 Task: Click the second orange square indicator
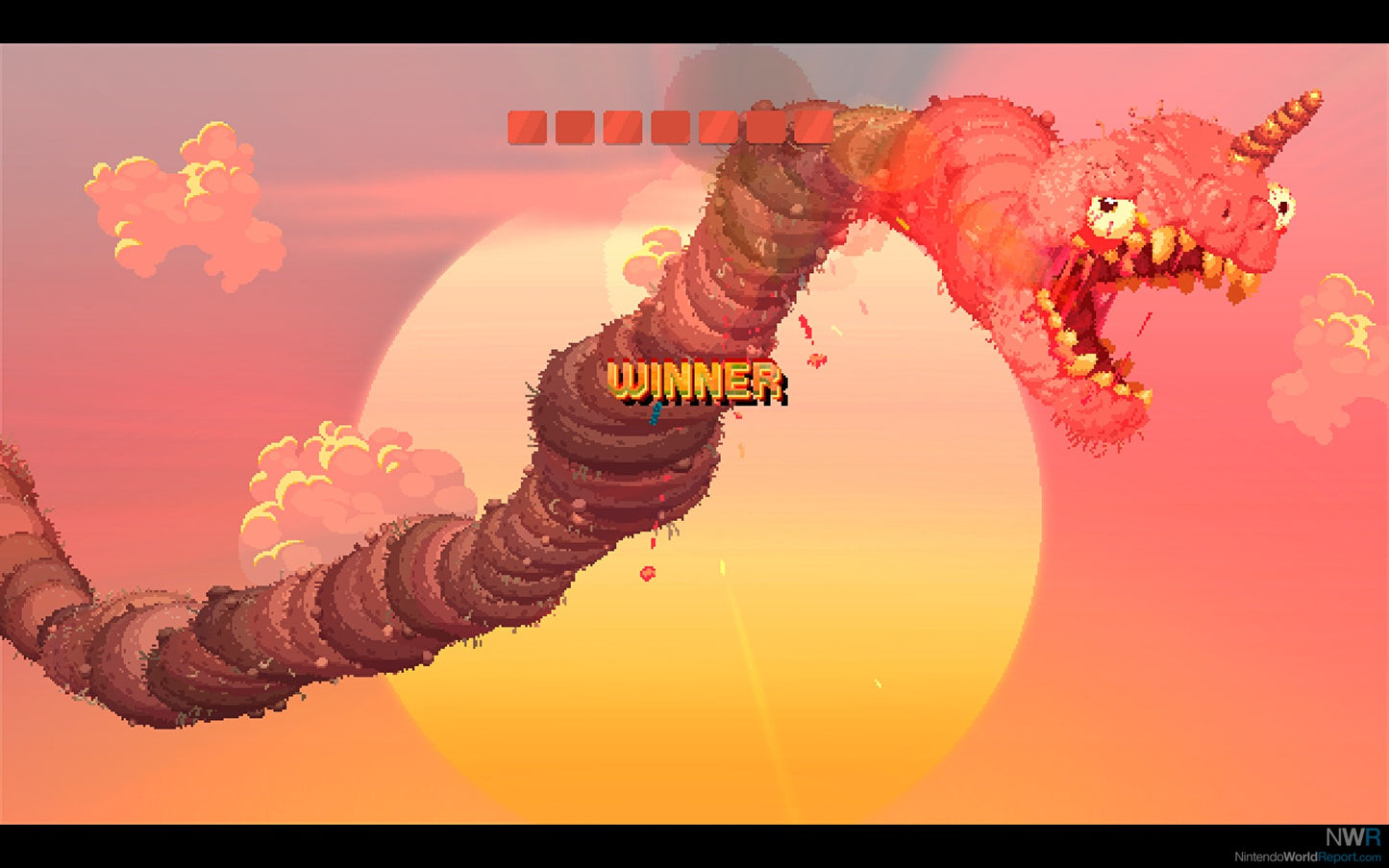coord(575,126)
